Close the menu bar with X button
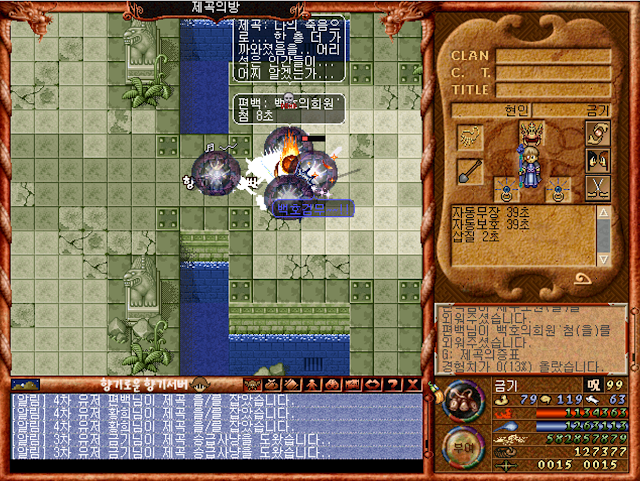 click(x=412, y=384)
